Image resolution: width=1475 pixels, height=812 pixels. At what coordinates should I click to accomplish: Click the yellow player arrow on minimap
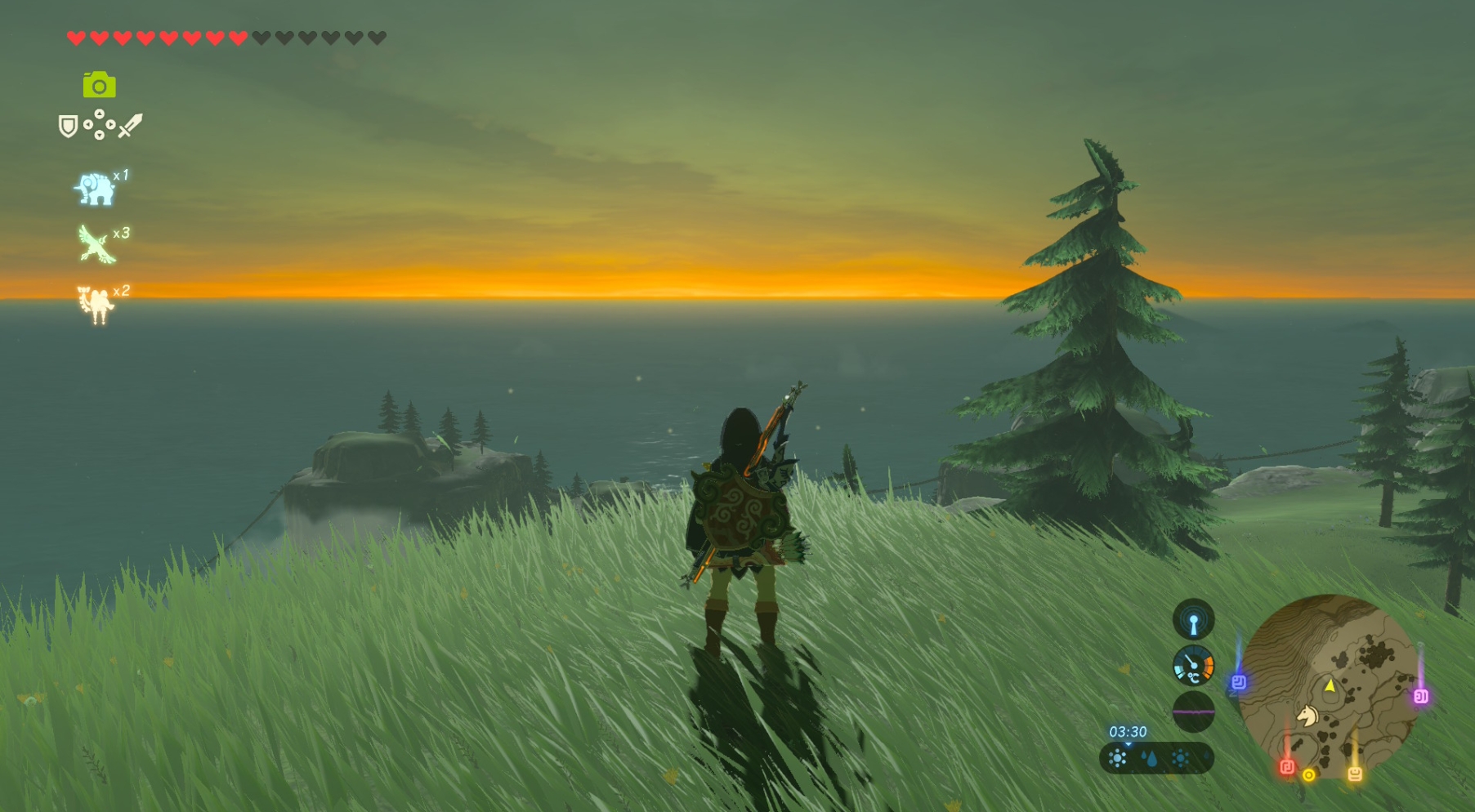(1330, 685)
